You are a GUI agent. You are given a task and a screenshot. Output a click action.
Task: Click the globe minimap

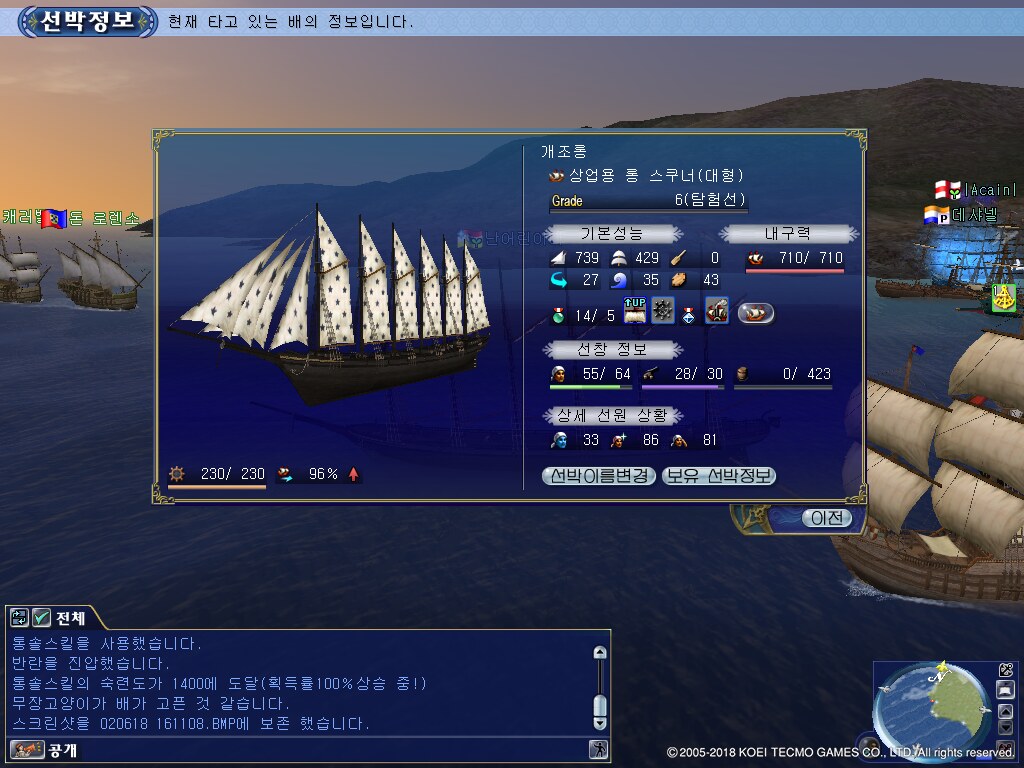pyautogui.click(x=928, y=706)
